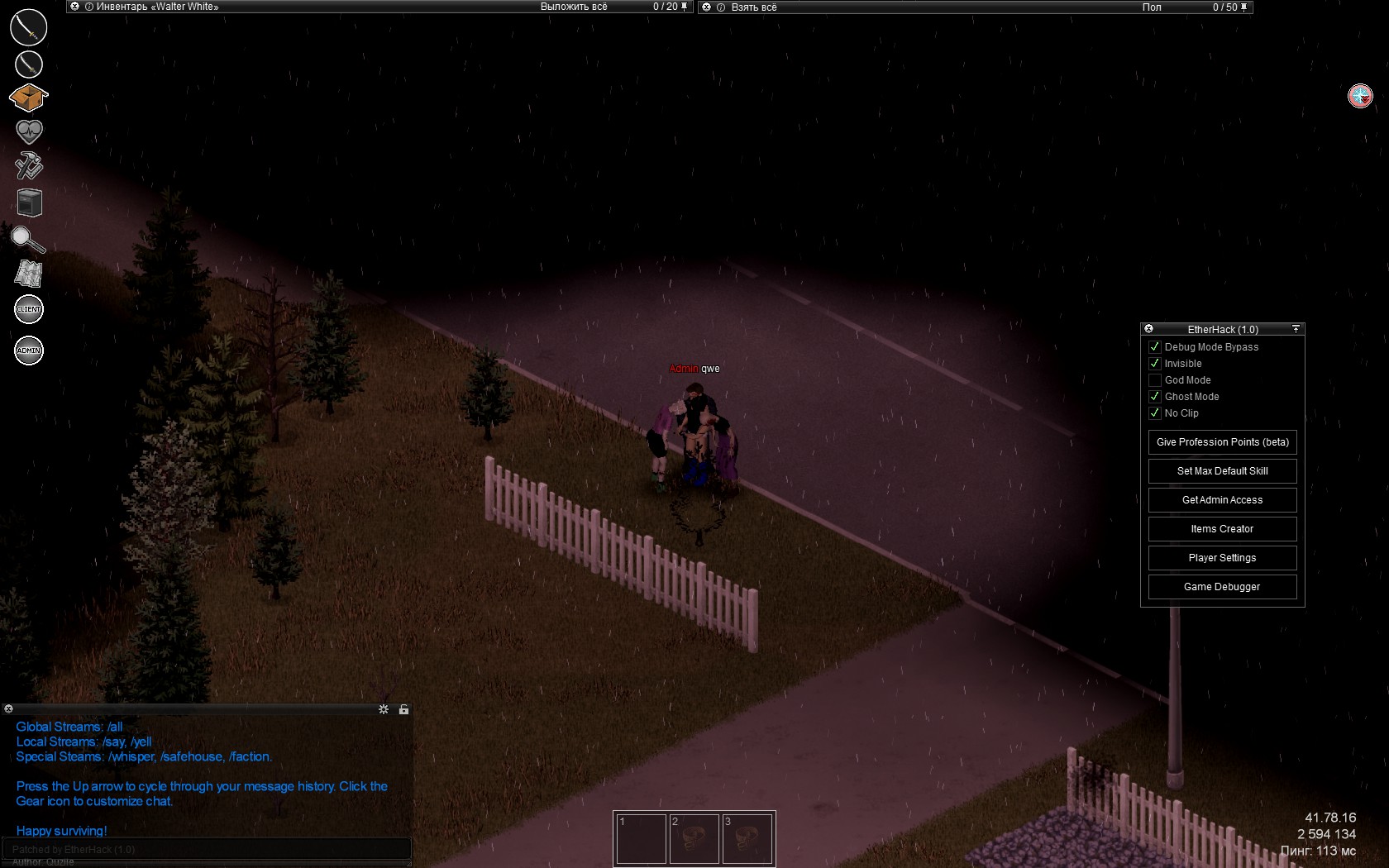This screenshot has width=1389, height=868.
Task: Click Get Admin Access button
Action: [1222, 500]
